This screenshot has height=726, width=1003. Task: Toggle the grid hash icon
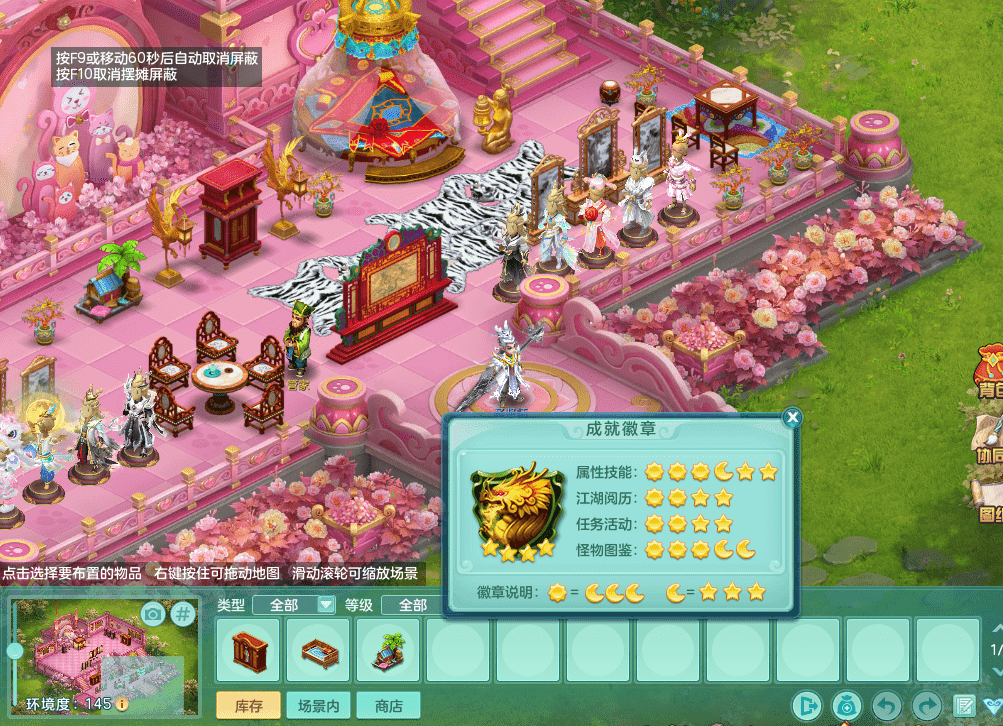(182, 613)
